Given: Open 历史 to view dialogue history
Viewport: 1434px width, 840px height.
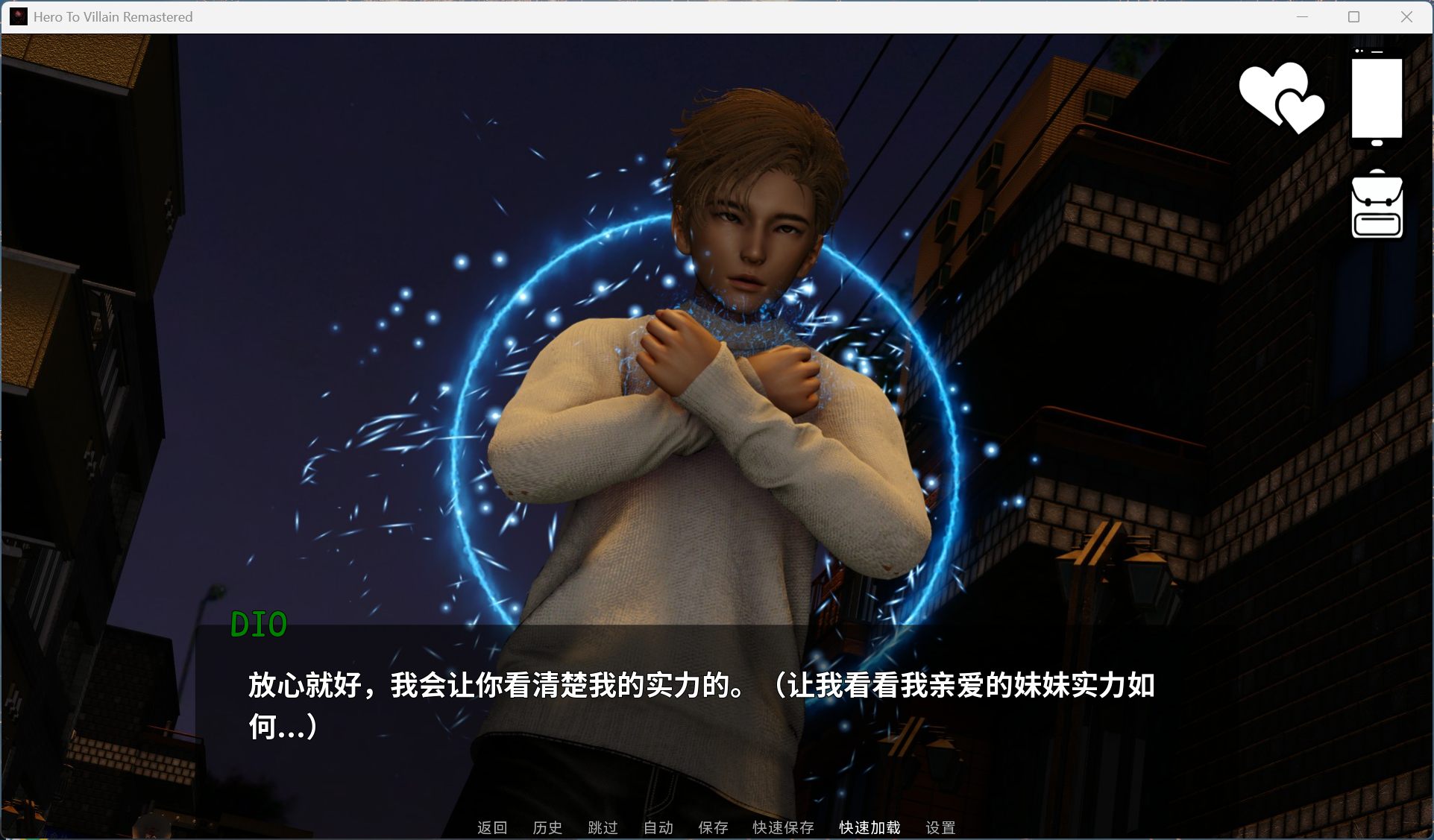Looking at the screenshot, I should 547,827.
